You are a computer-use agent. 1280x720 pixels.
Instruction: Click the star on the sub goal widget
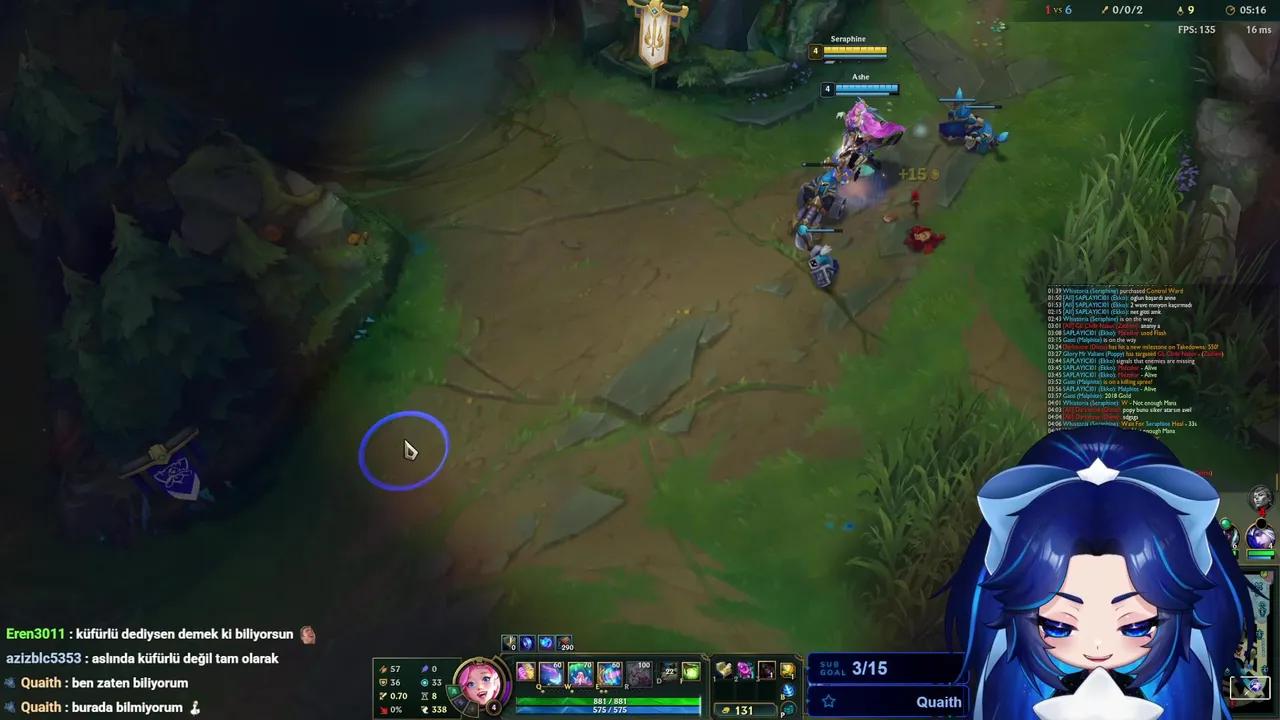point(830,702)
